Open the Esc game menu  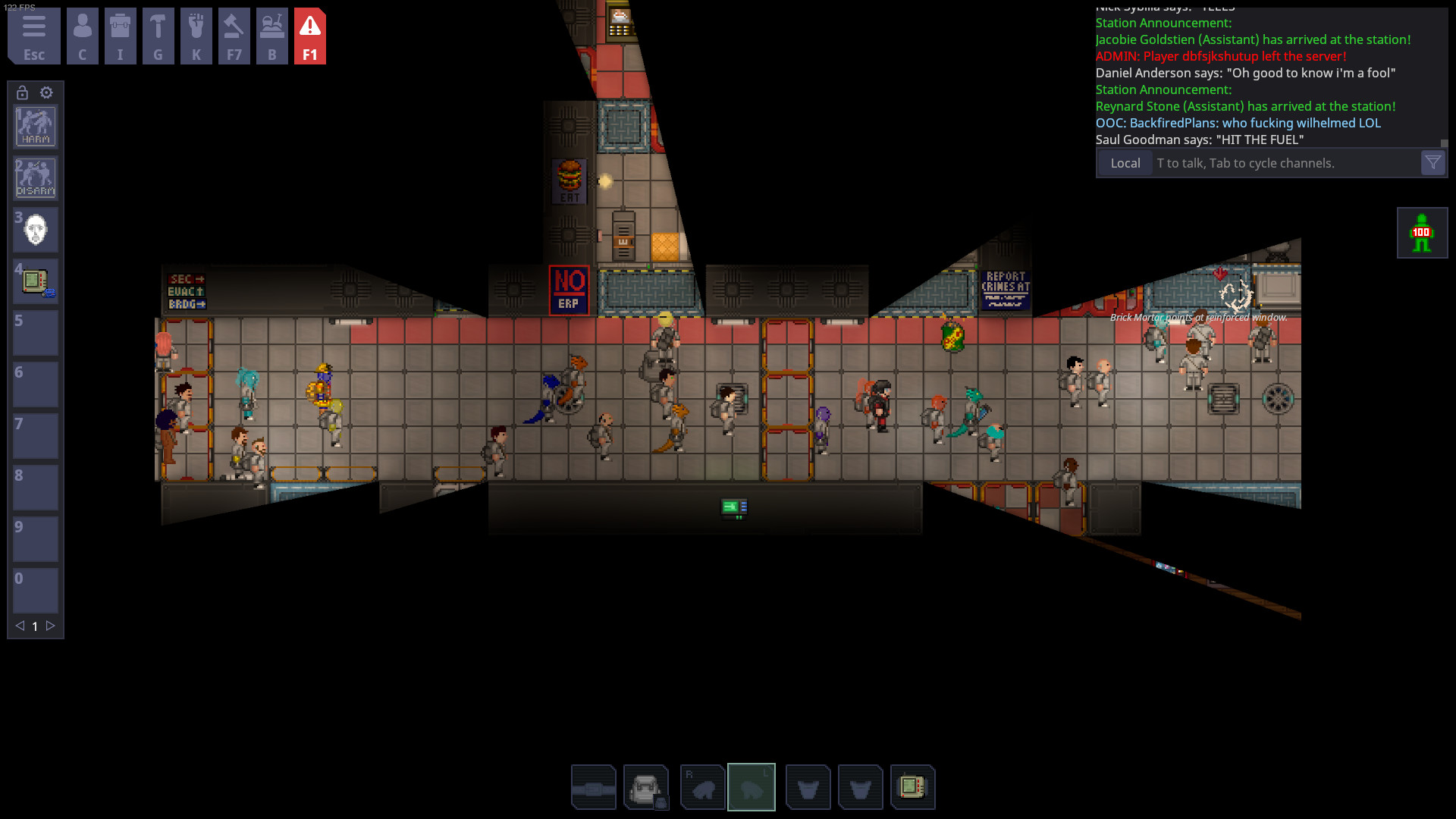click(x=33, y=36)
